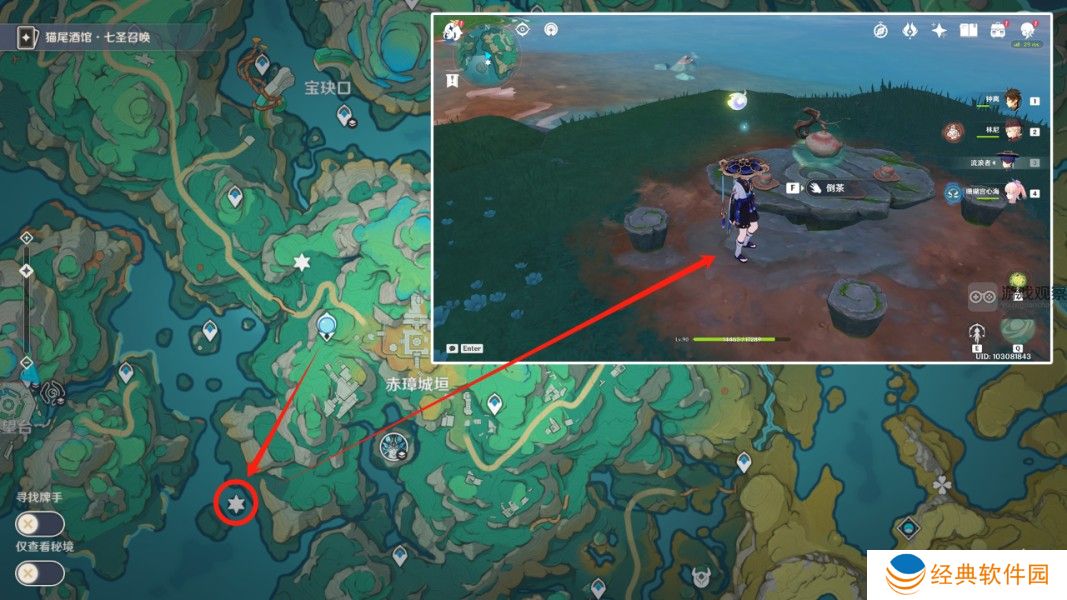Toggle the 寻找牌手 switch

pos(40,524)
